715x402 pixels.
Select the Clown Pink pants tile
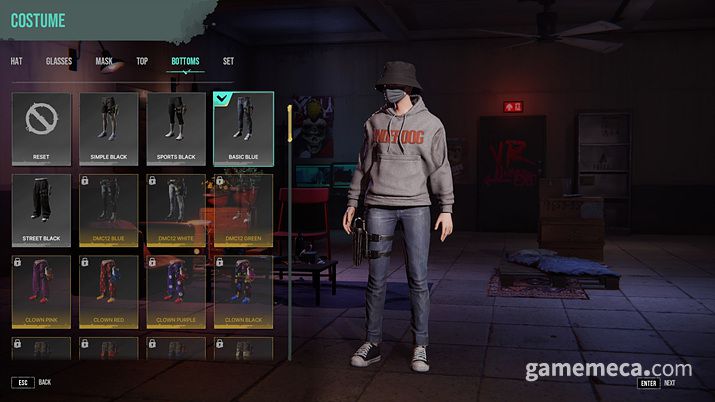[x=41, y=291]
